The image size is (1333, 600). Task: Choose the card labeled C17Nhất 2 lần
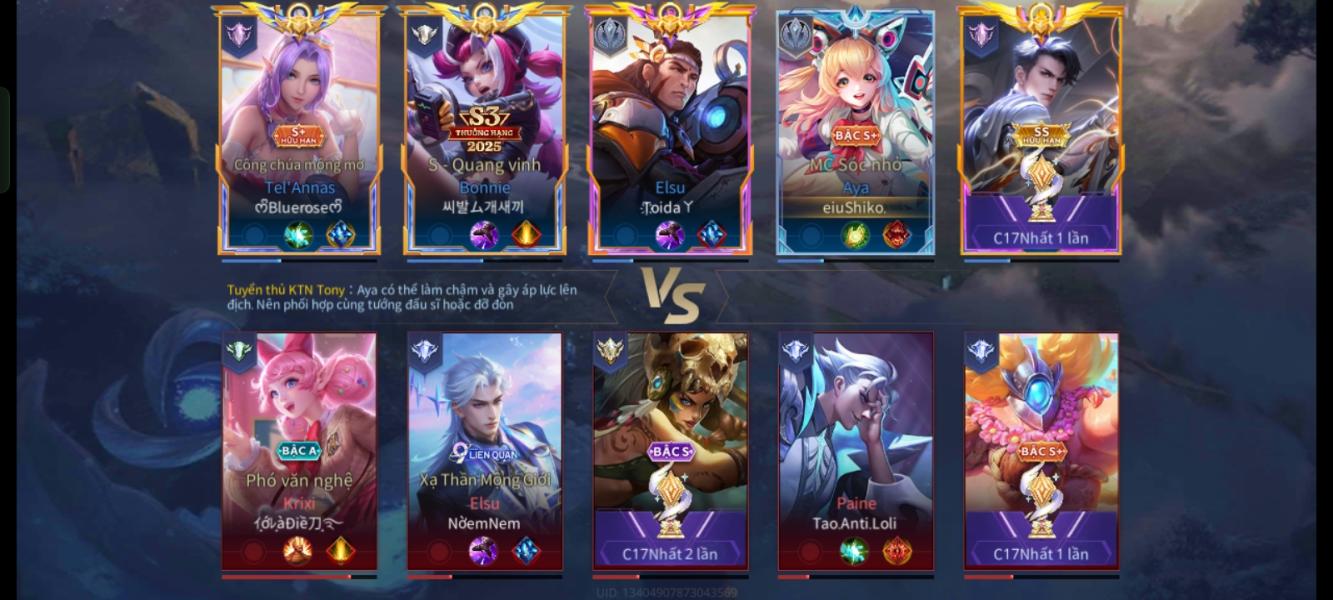click(670, 450)
